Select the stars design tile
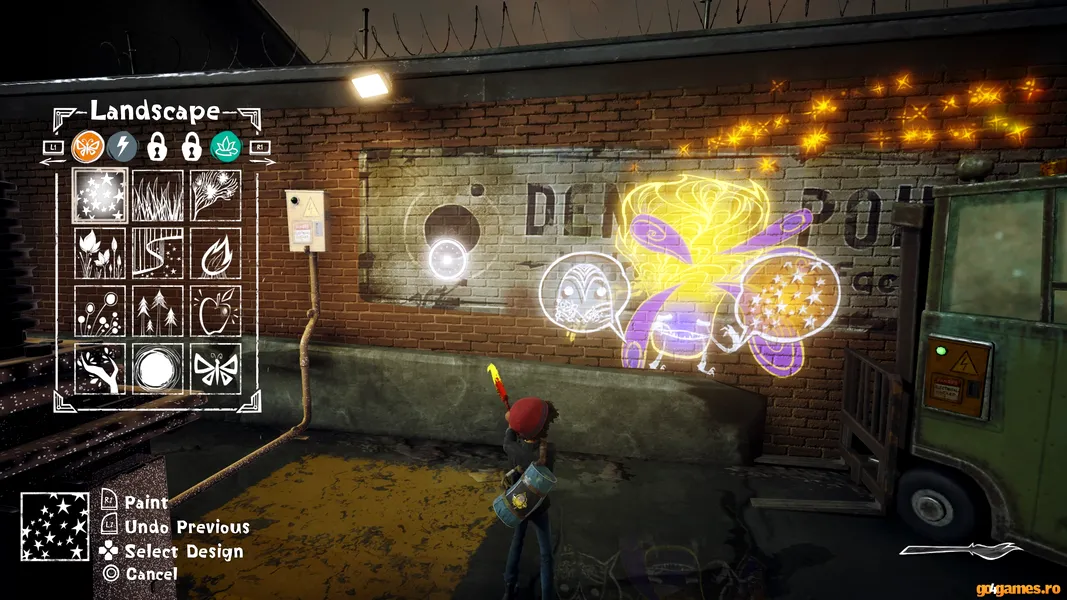 pyautogui.click(x=100, y=196)
